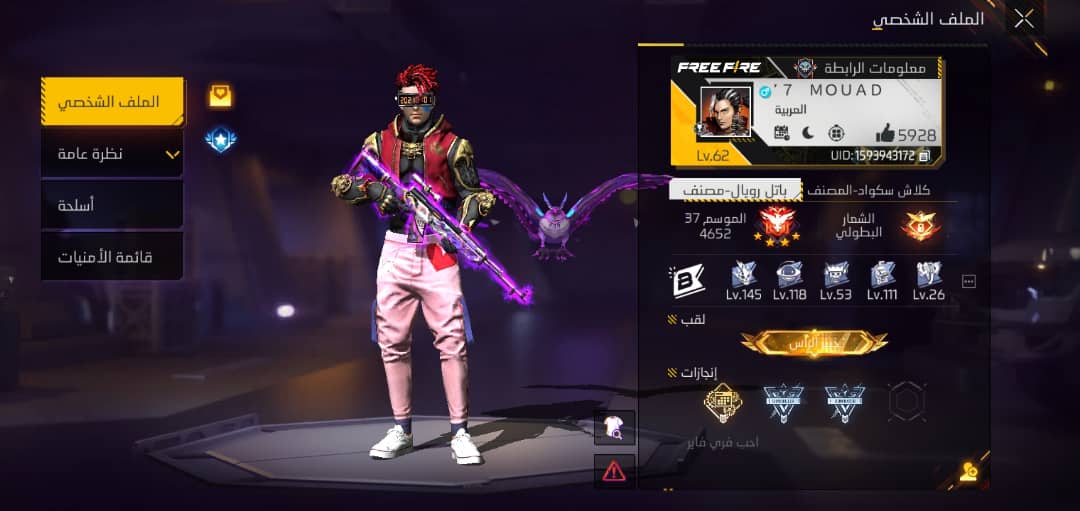1080x511 pixels.
Task: Inspect the outfit with the shirt magnifier button
Action: (x=614, y=428)
